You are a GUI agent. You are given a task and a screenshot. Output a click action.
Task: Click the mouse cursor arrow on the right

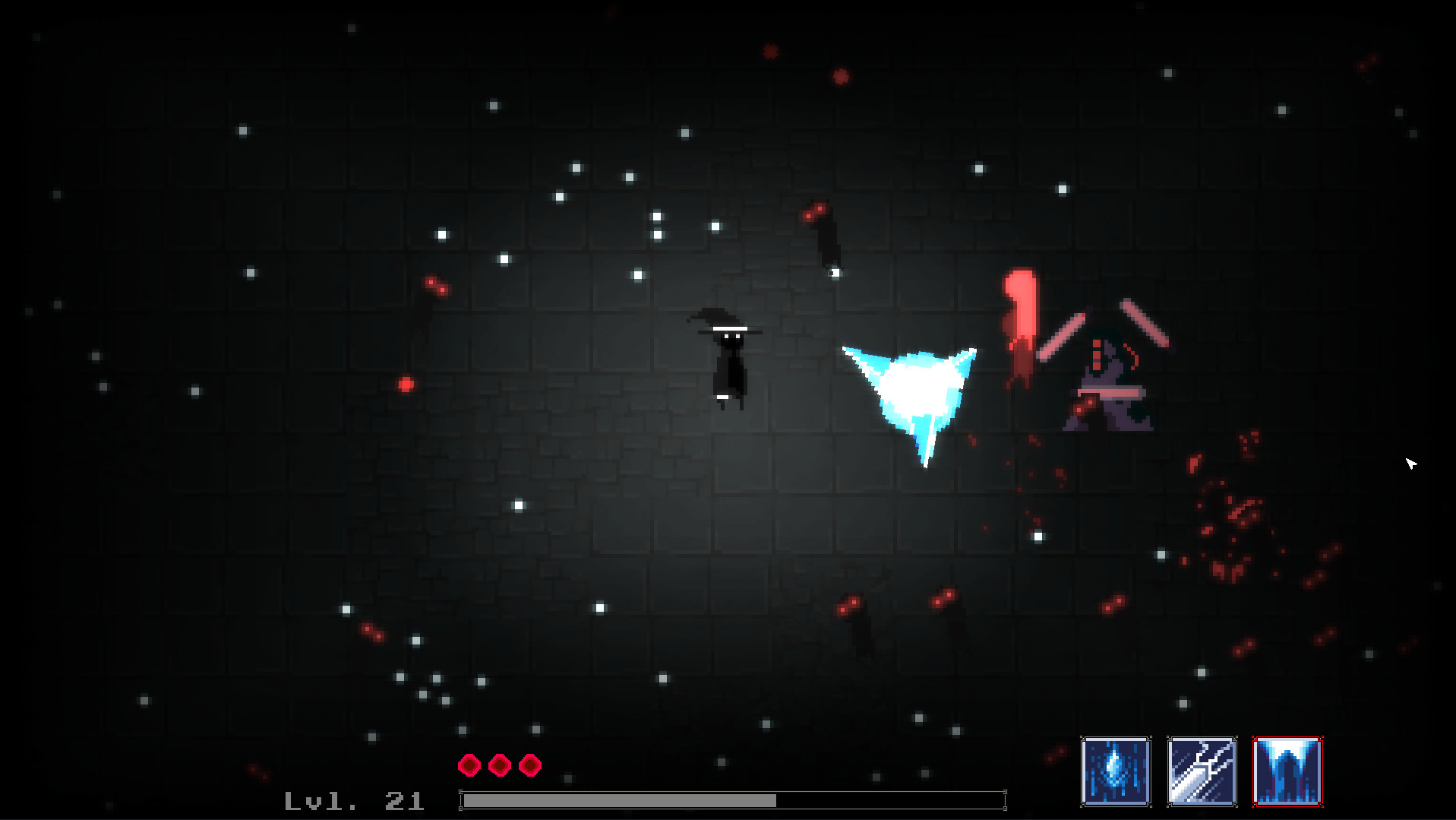click(x=1411, y=464)
